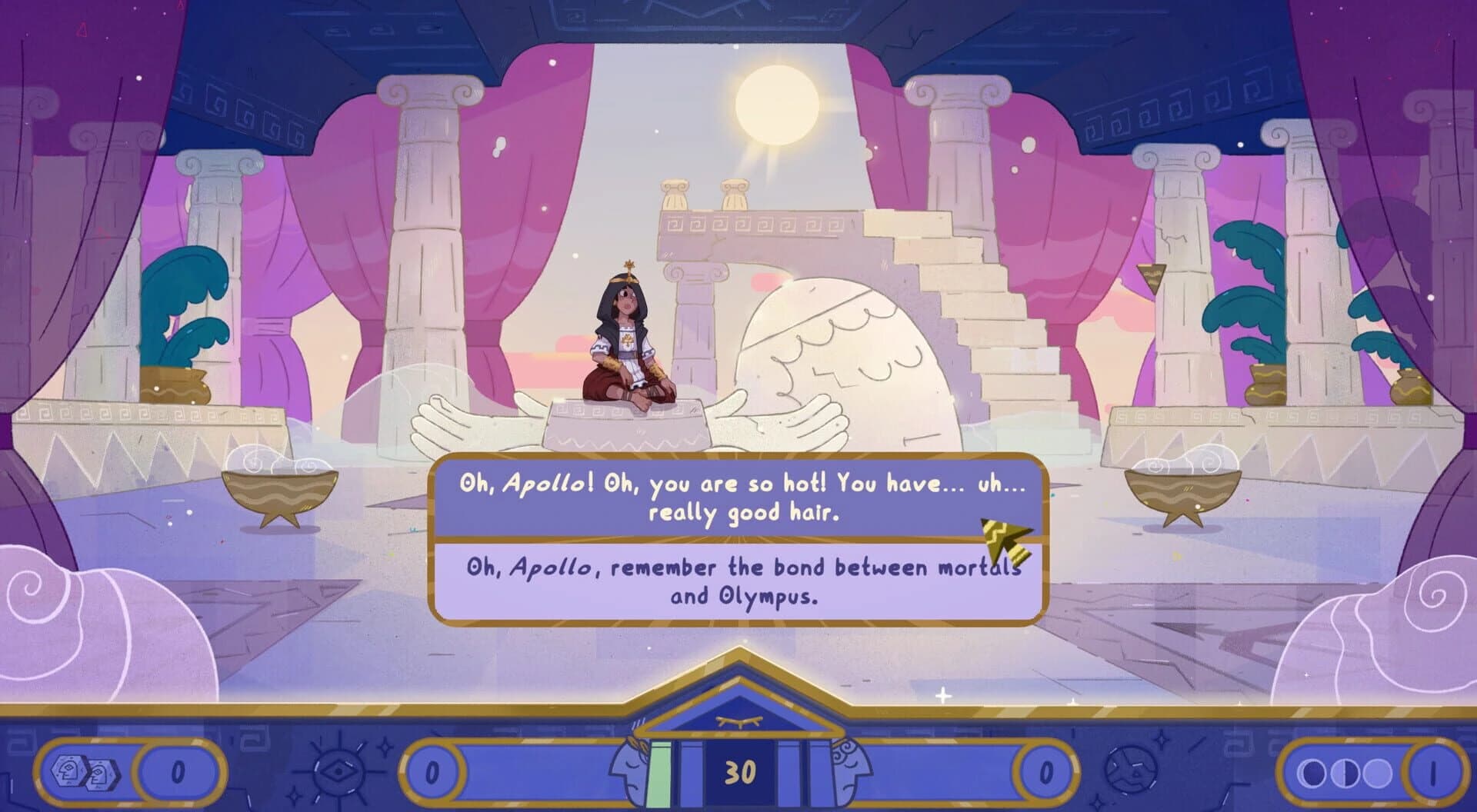Viewport: 1477px width, 812px height.
Task: Click the moon phases icon in the right pill
Action: 1345,773
